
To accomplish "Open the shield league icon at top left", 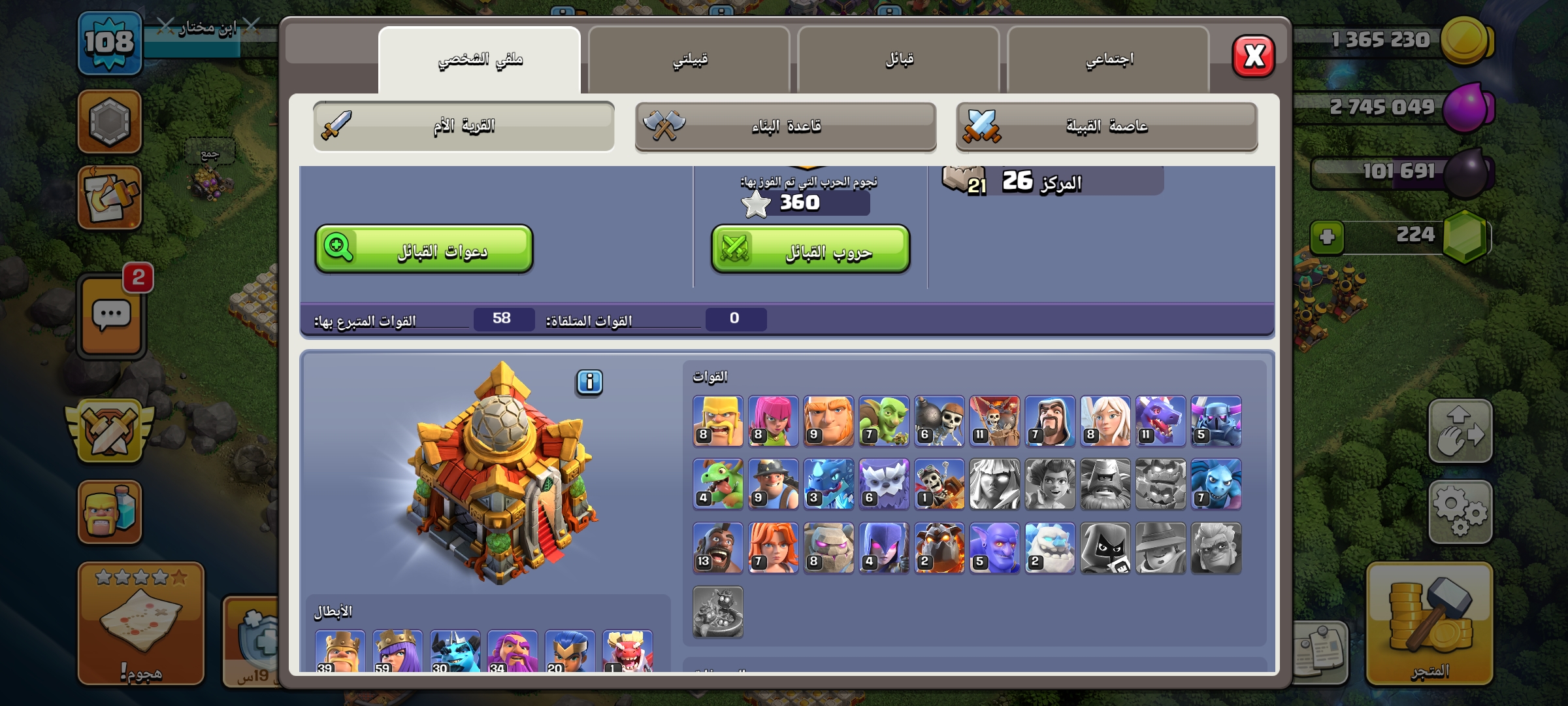I will coord(110,121).
